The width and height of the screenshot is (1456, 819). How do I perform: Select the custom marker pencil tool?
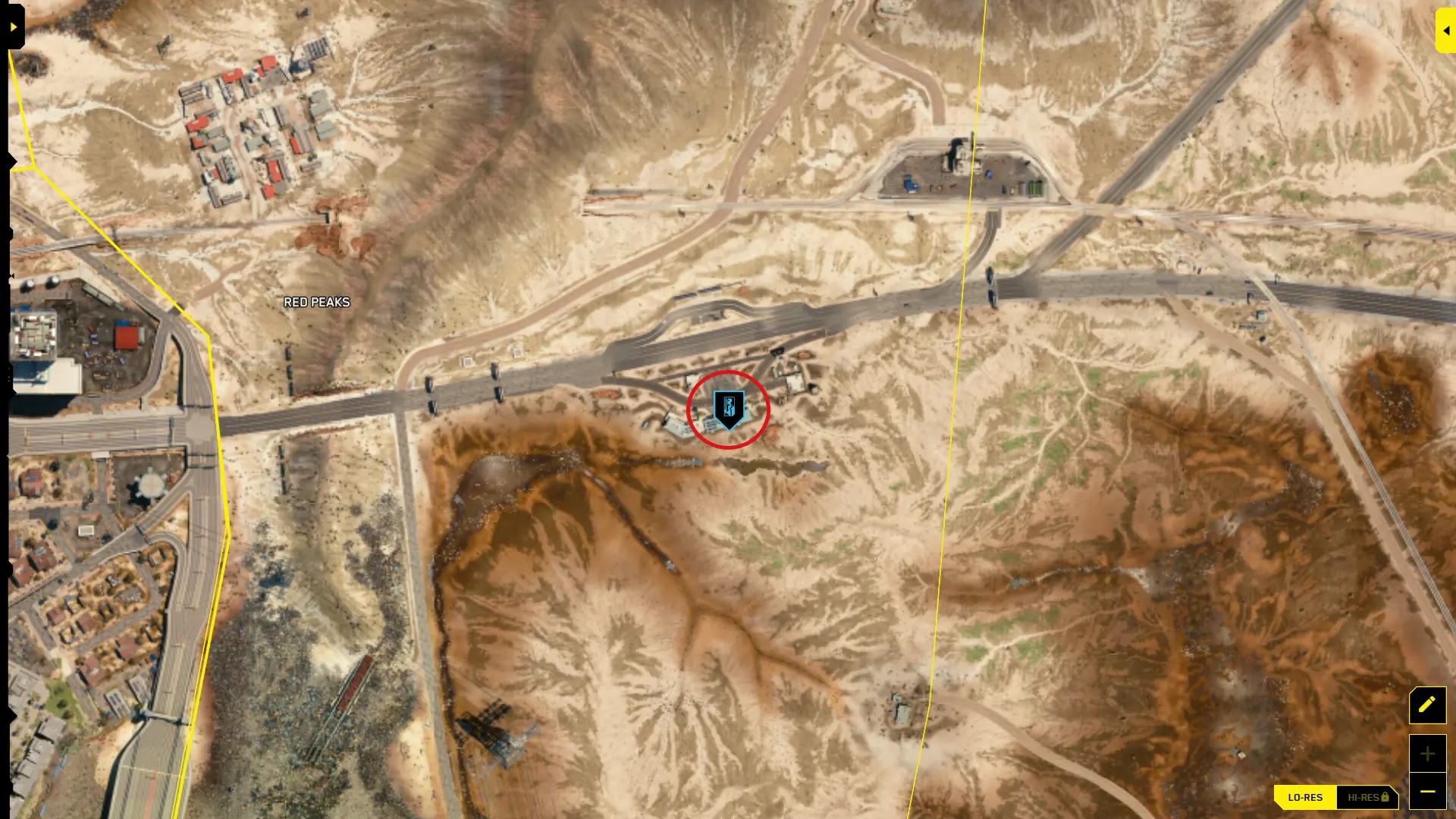[1427, 705]
